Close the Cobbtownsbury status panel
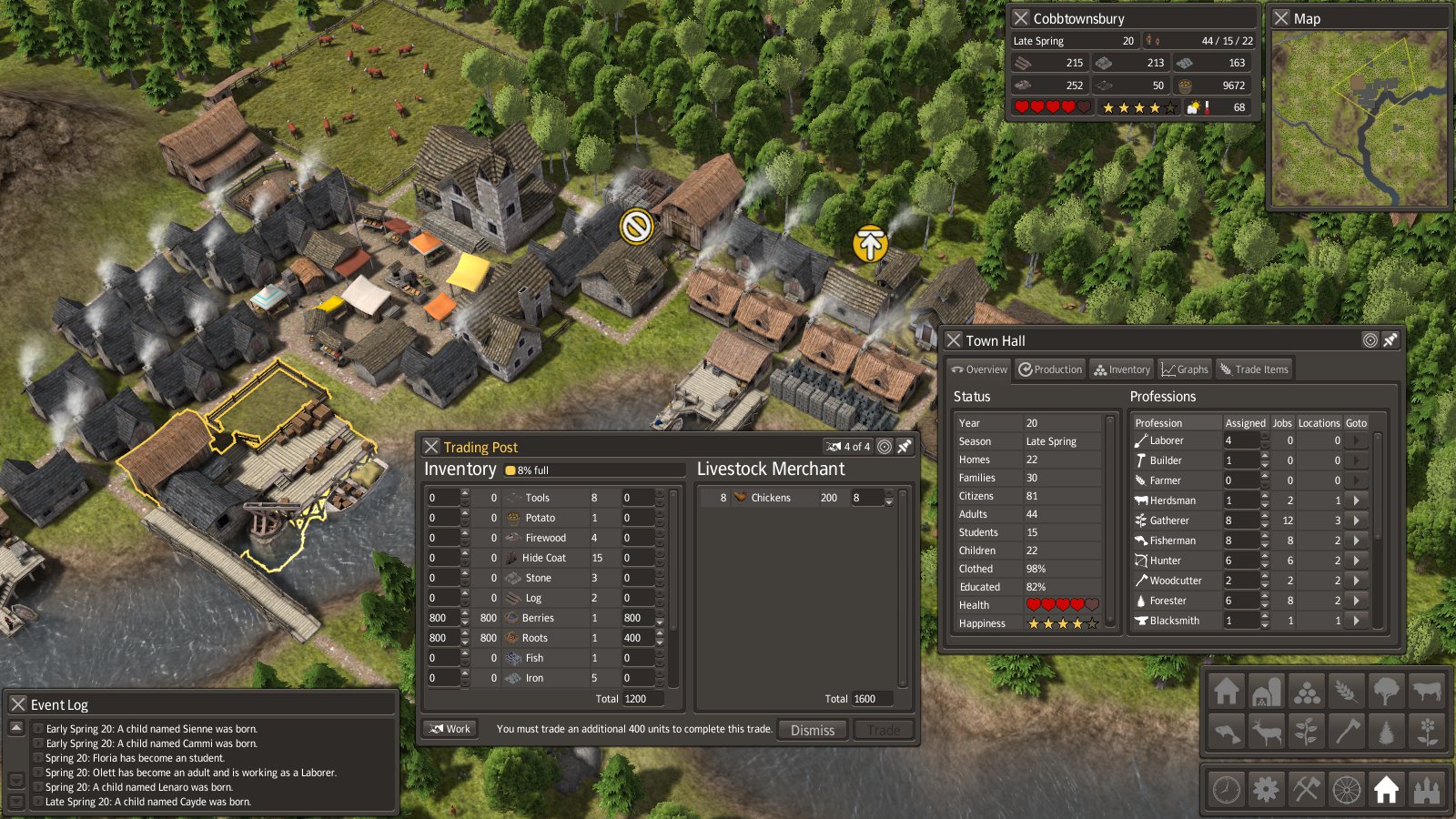The image size is (1456, 819). pyautogui.click(x=1021, y=18)
